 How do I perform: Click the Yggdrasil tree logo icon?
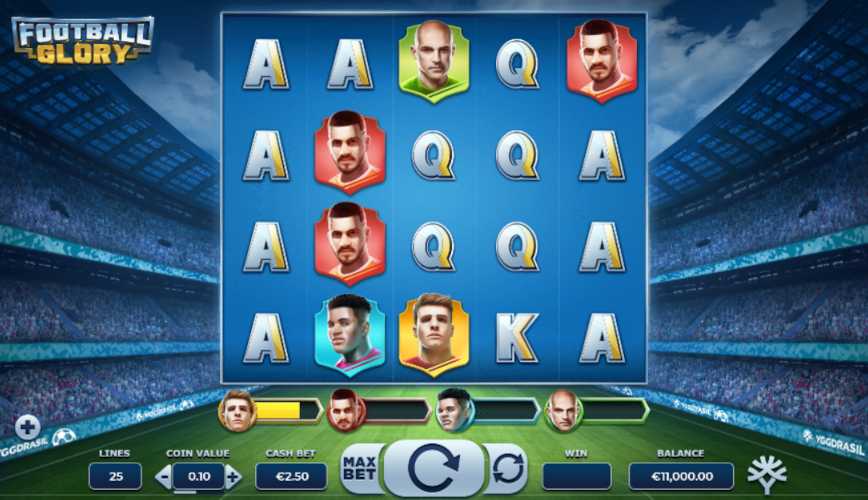[x=767, y=473]
